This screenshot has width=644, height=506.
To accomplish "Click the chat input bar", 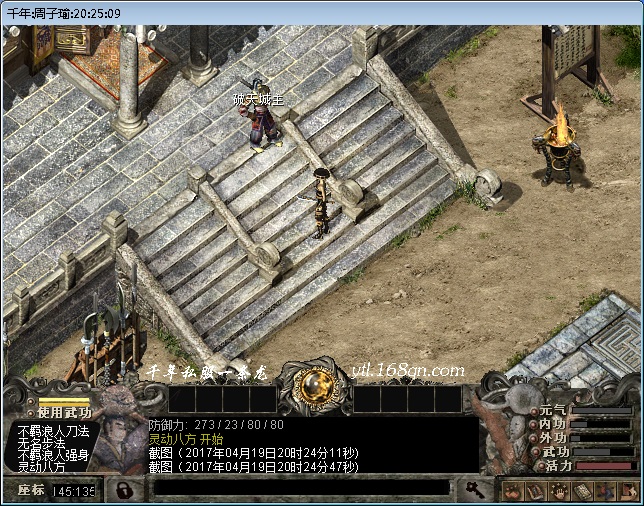I will (x=300, y=488).
